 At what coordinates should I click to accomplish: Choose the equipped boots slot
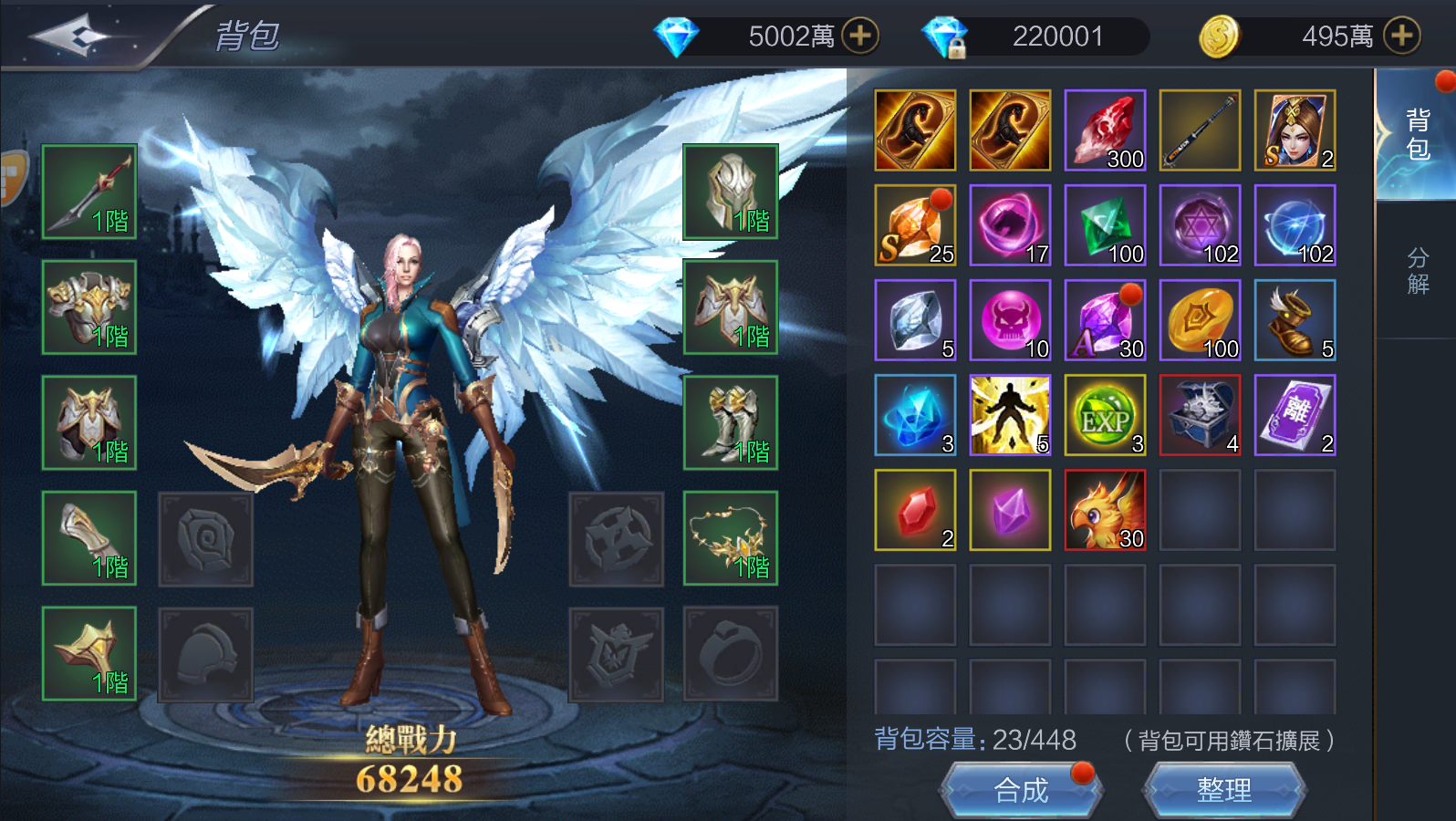(731, 423)
